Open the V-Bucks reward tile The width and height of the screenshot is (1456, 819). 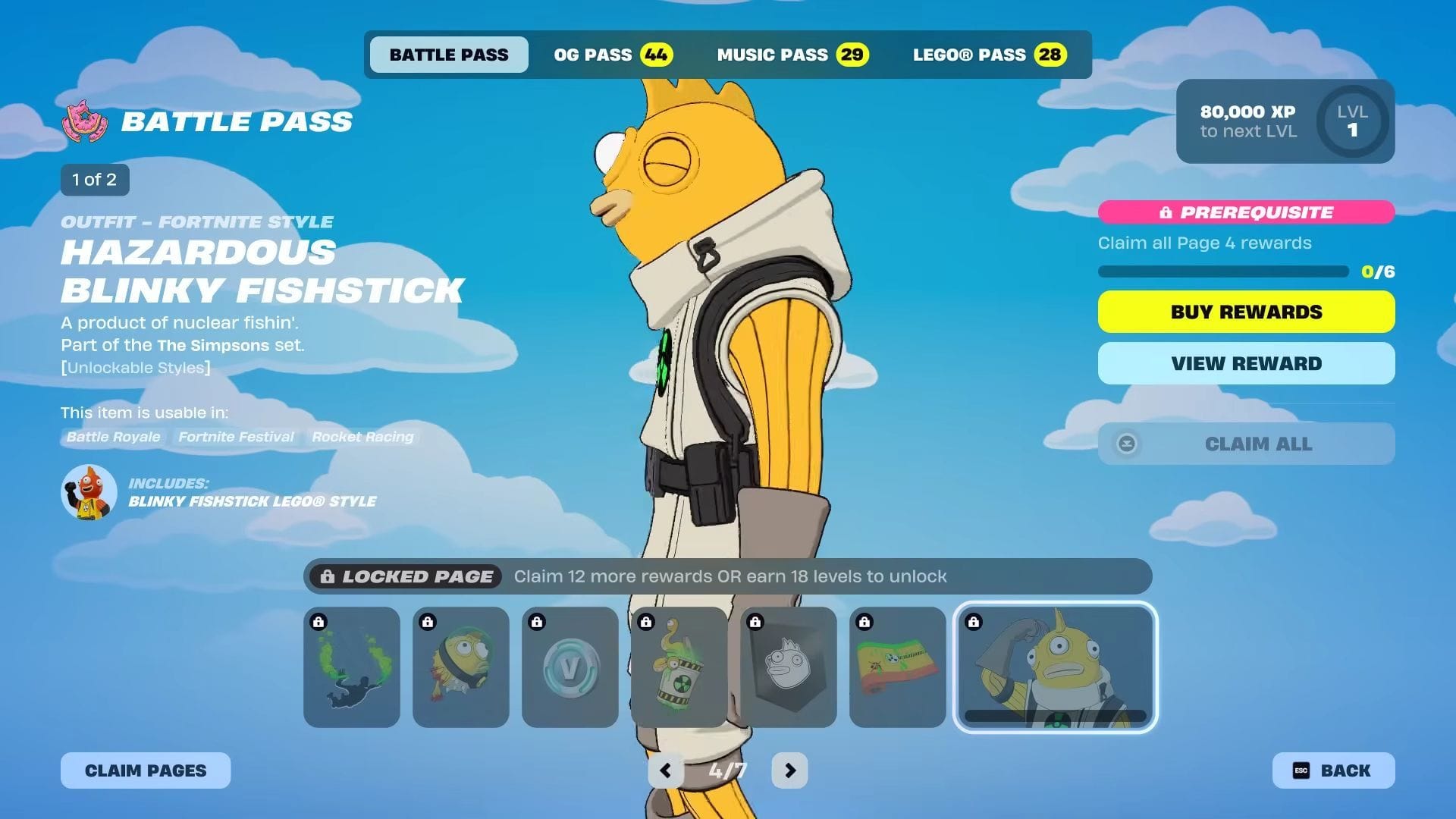coord(570,667)
